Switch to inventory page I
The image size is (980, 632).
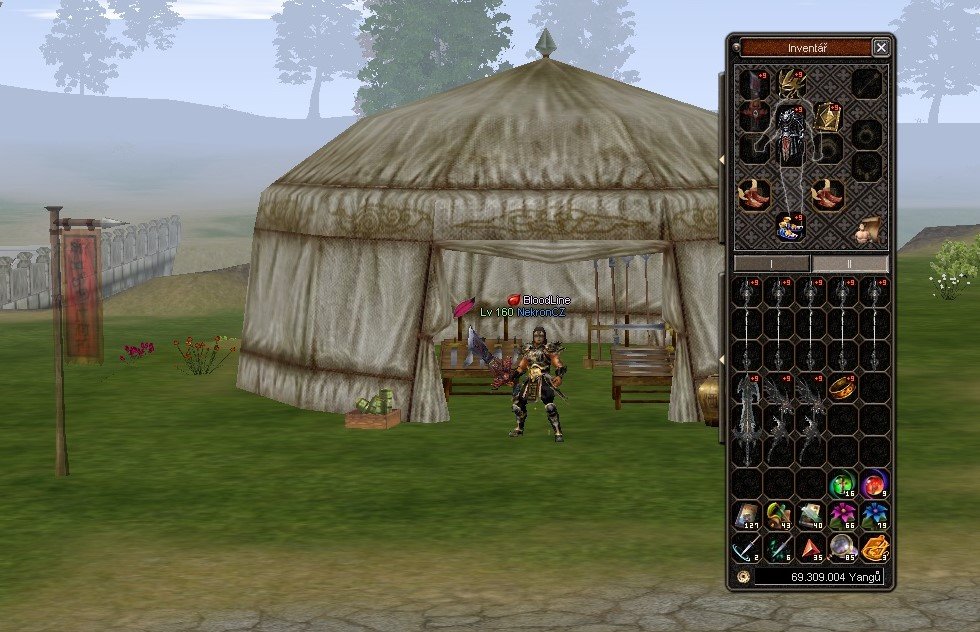(x=772, y=264)
